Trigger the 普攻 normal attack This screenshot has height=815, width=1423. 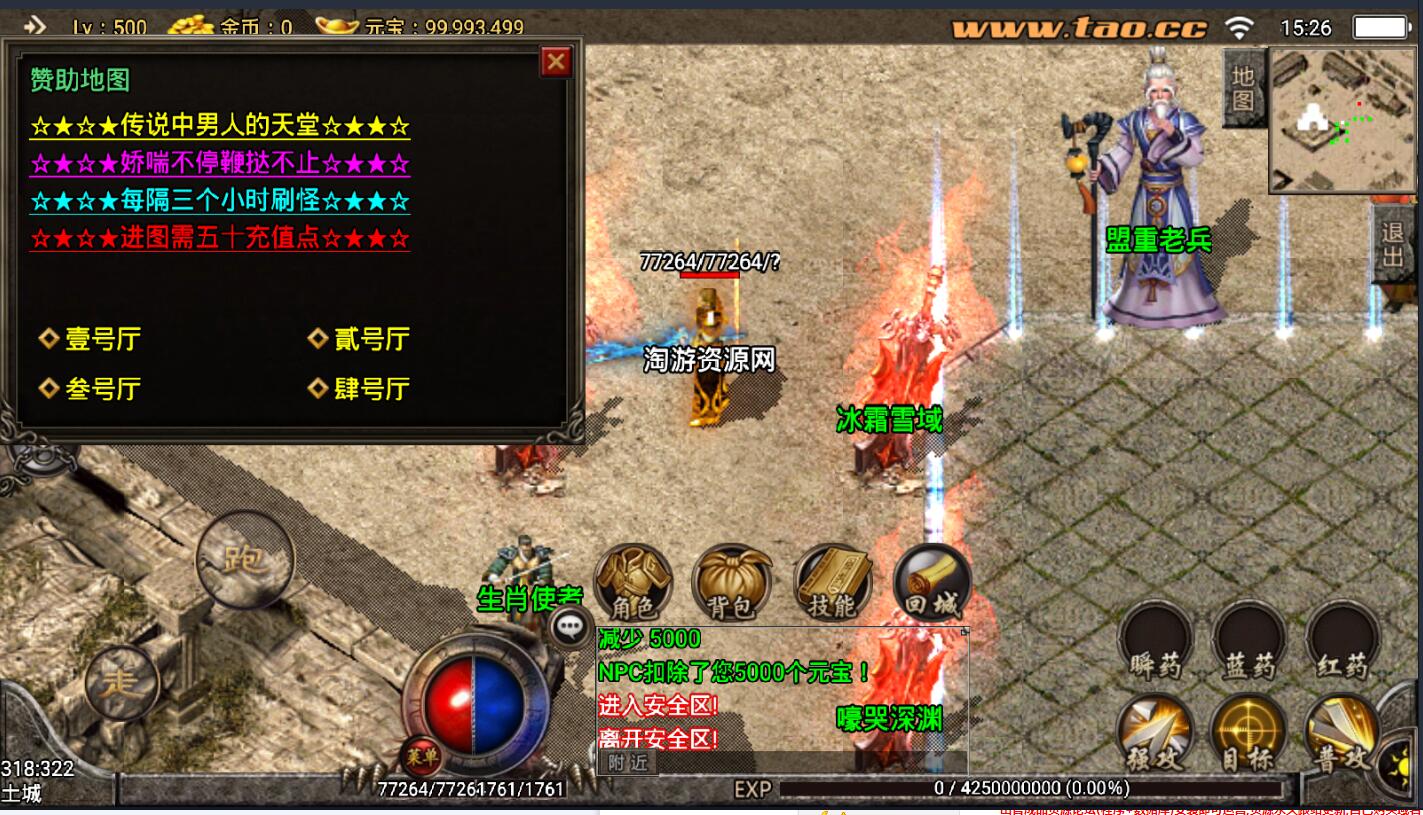[x=1342, y=733]
